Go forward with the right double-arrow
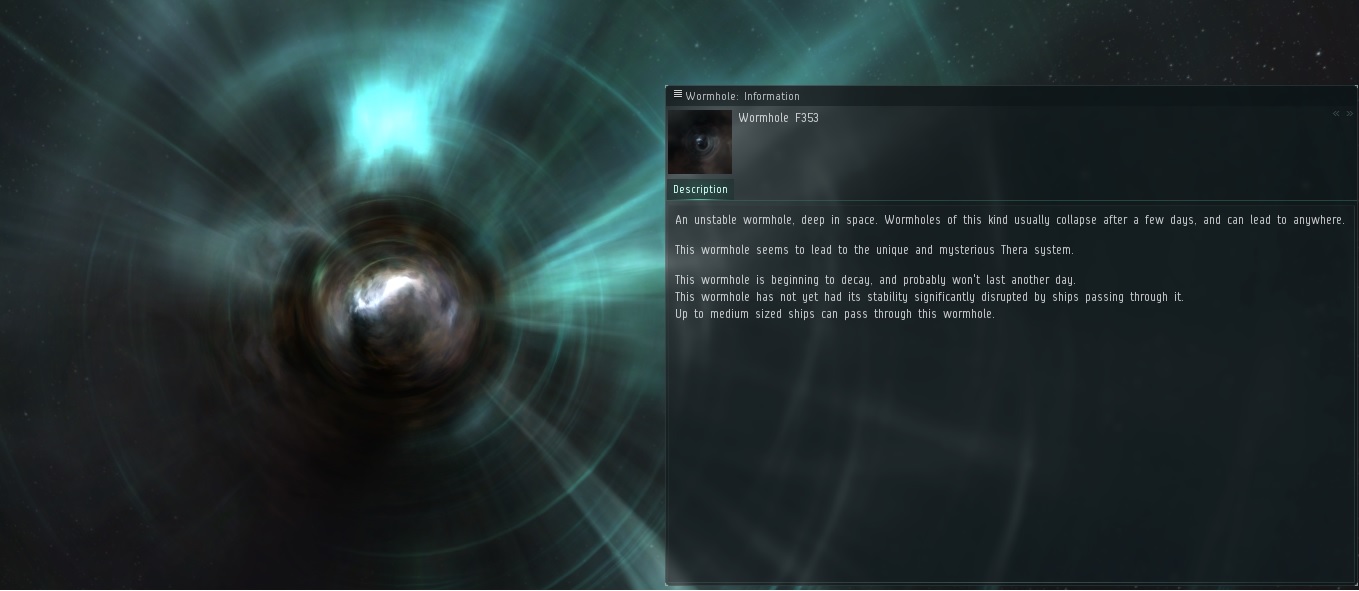 click(x=1349, y=114)
